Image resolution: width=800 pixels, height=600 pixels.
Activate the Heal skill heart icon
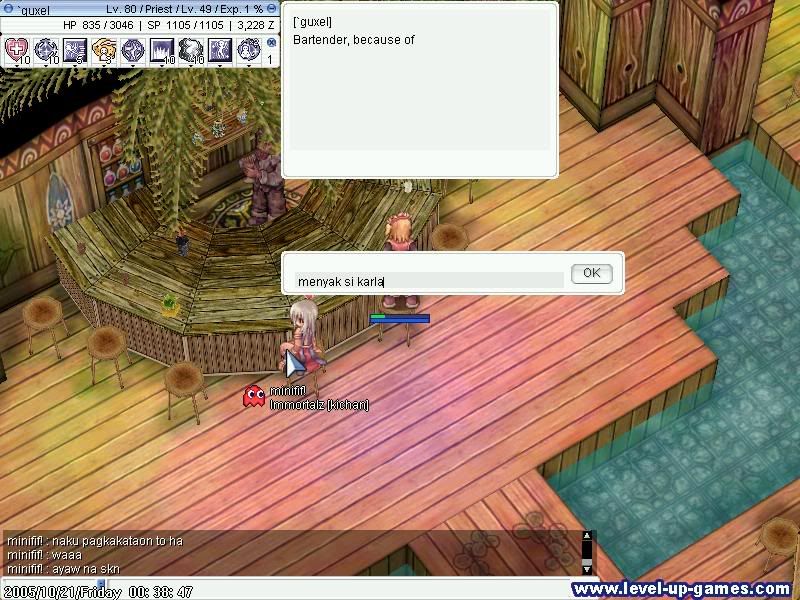[17, 49]
